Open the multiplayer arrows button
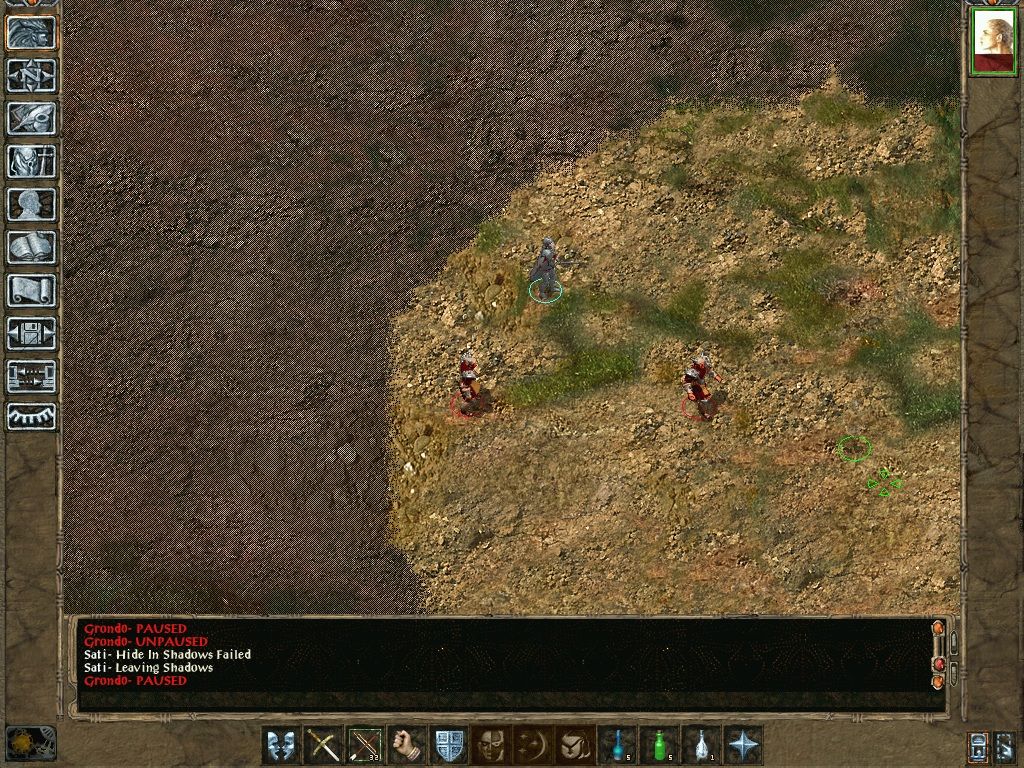The height and width of the screenshot is (768, 1024). point(31,376)
